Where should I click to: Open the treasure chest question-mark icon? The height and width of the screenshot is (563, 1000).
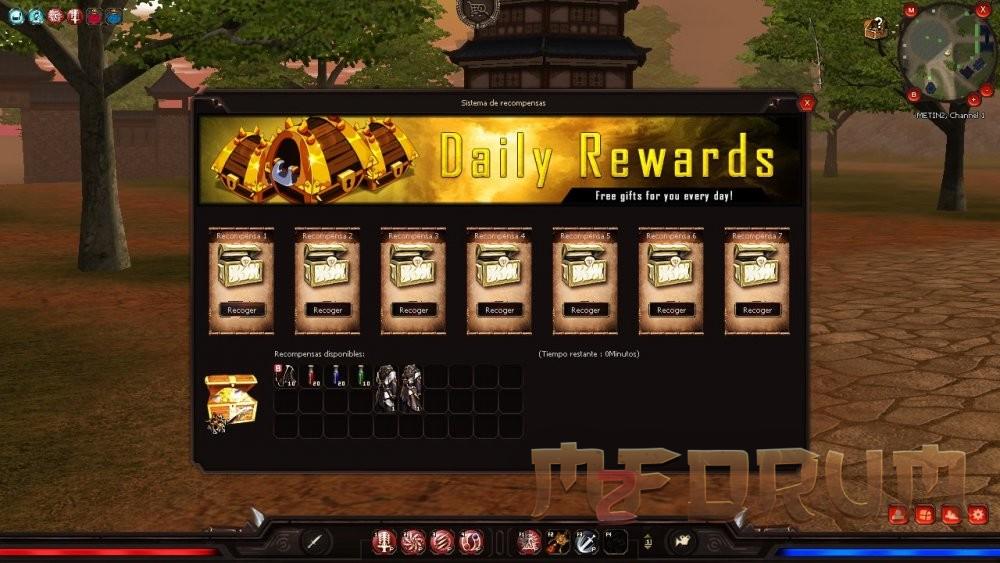pyautogui.click(x=875, y=28)
